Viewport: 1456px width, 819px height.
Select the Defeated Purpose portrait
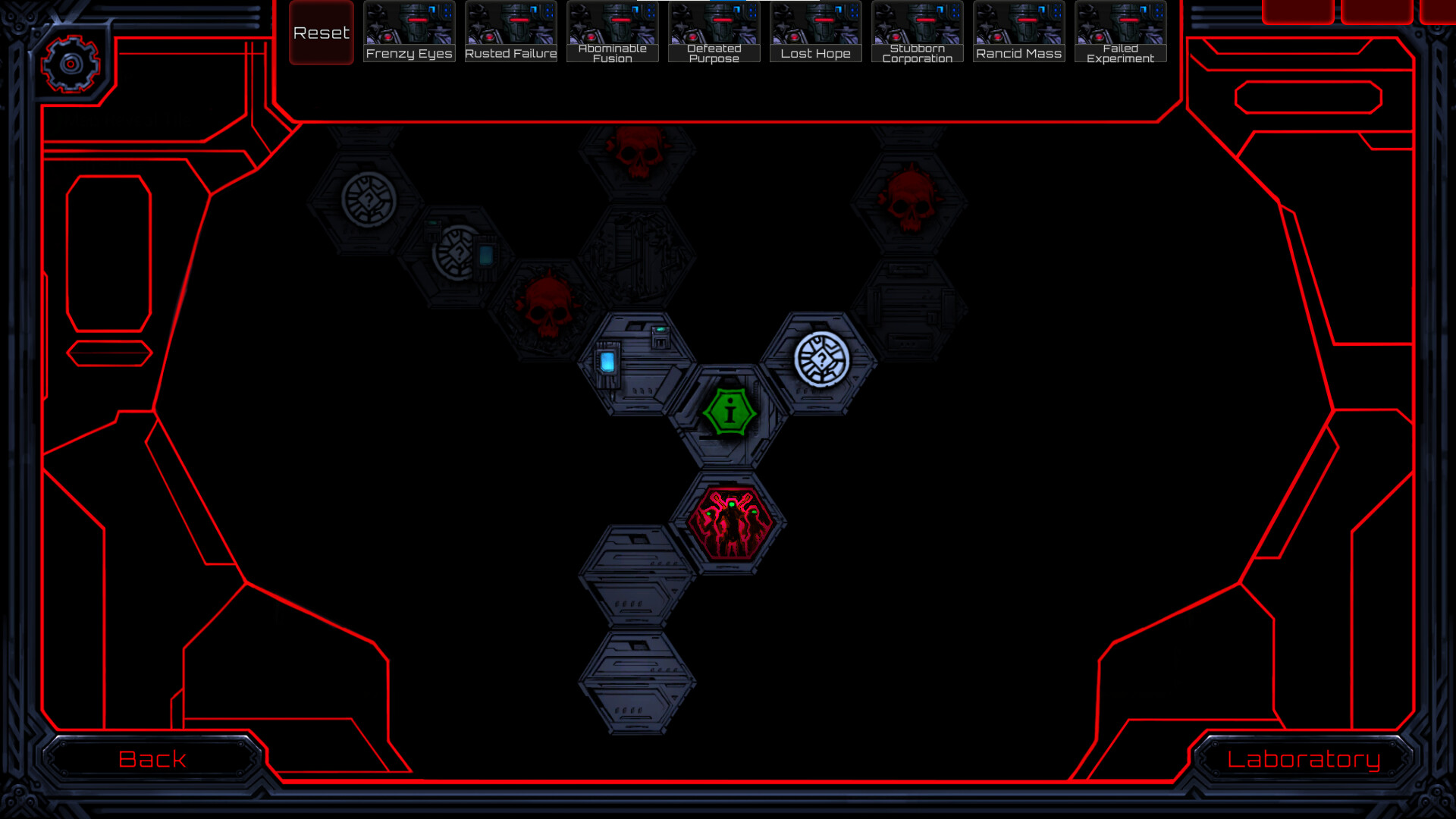pyautogui.click(x=713, y=30)
